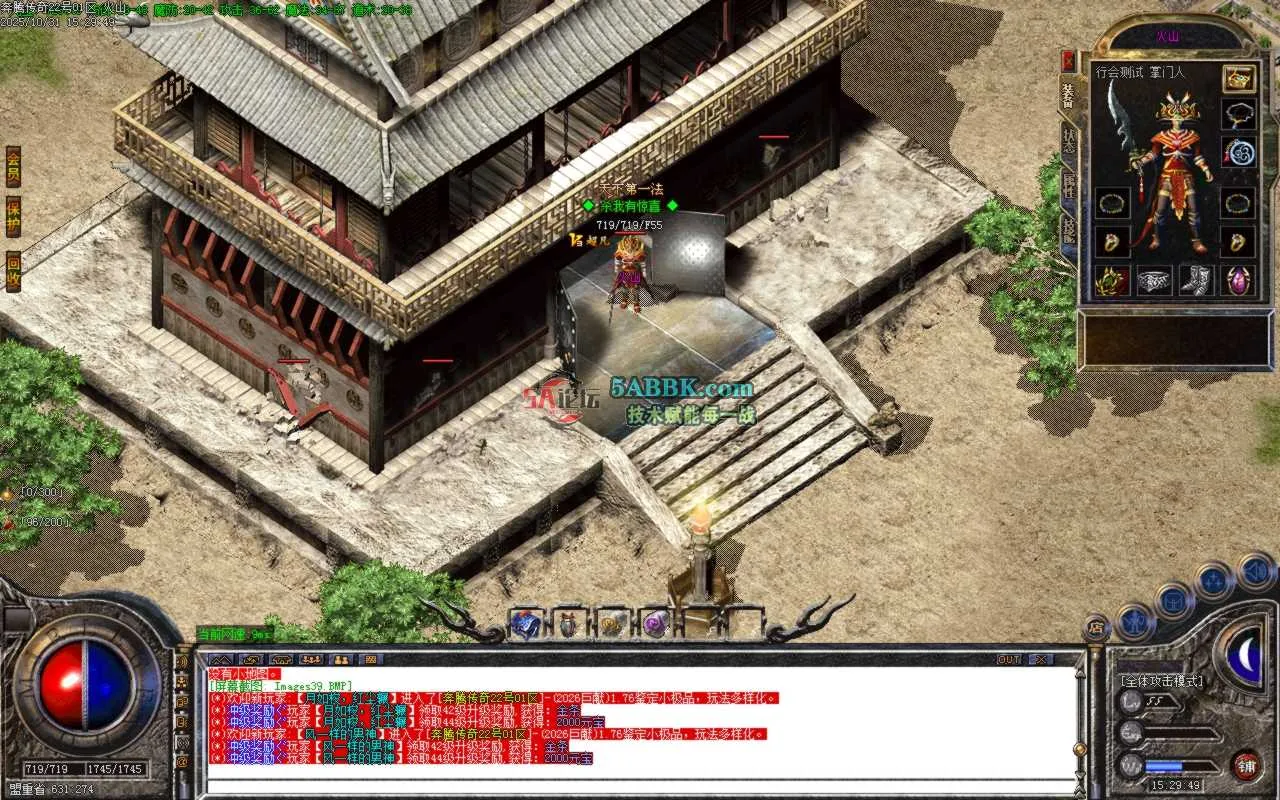The height and width of the screenshot is (800, 1280).
Task: Click the plus-shaped blue round icon
Action: (1213, 579)
